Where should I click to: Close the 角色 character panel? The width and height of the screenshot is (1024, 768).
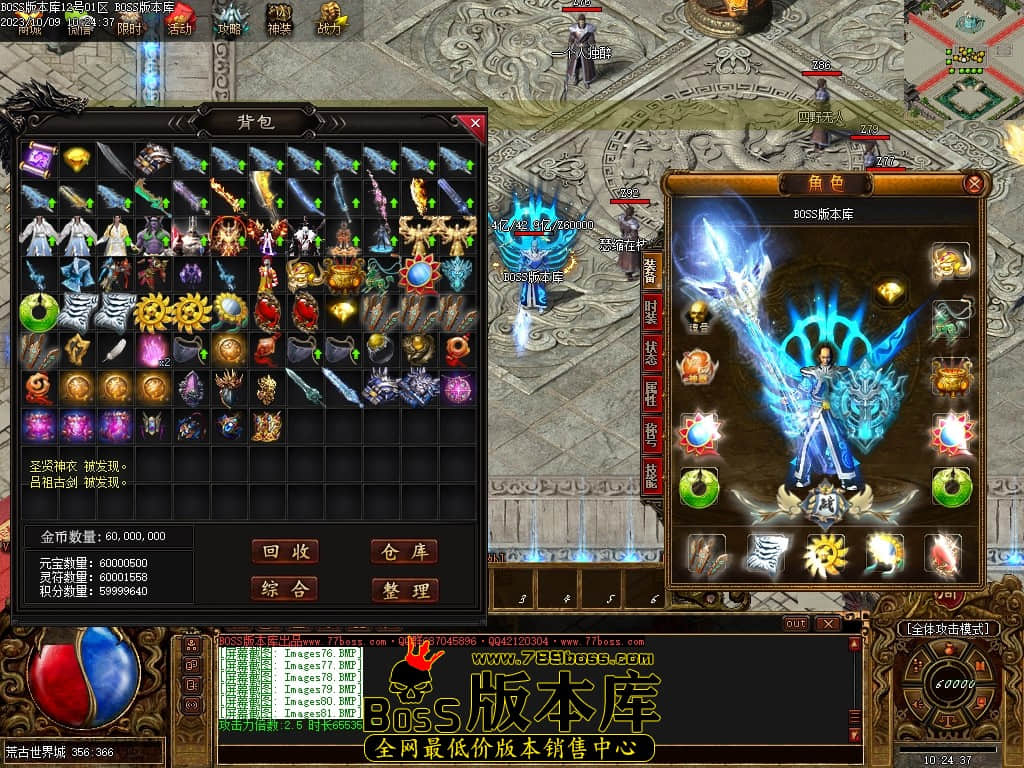tap(973, 184)
